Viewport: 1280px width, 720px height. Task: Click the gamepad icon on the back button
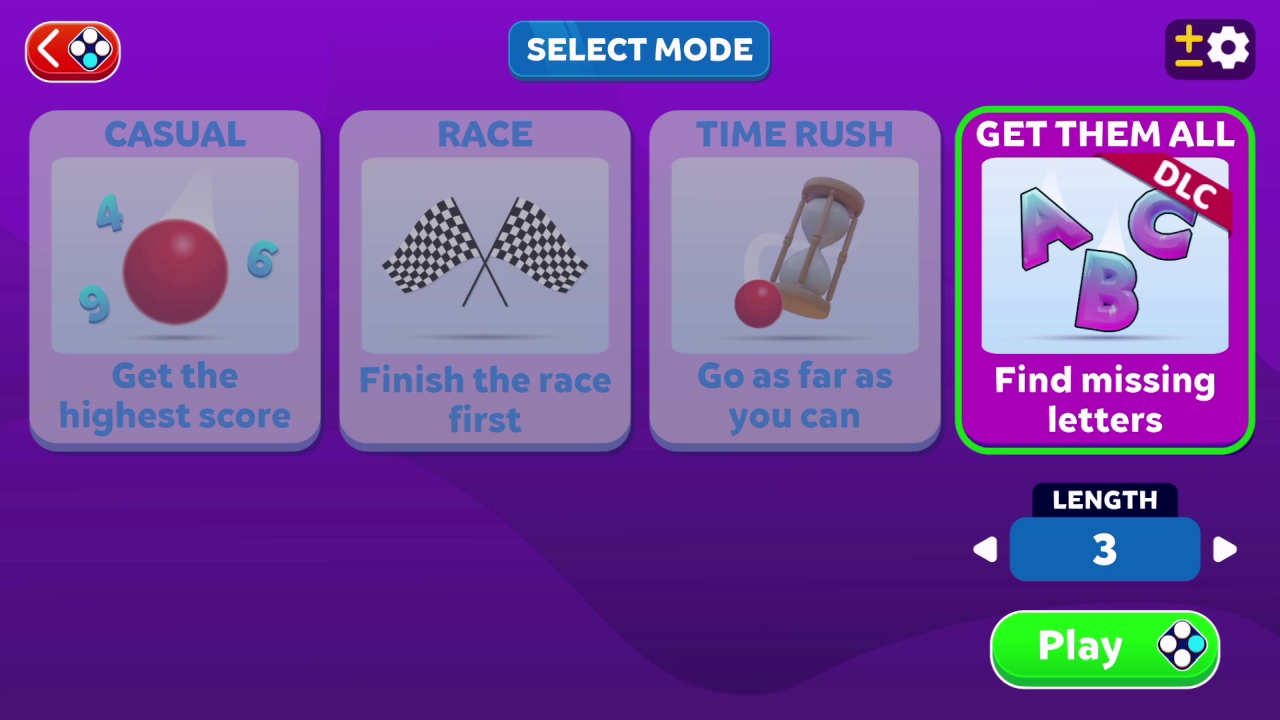[88, 50]
